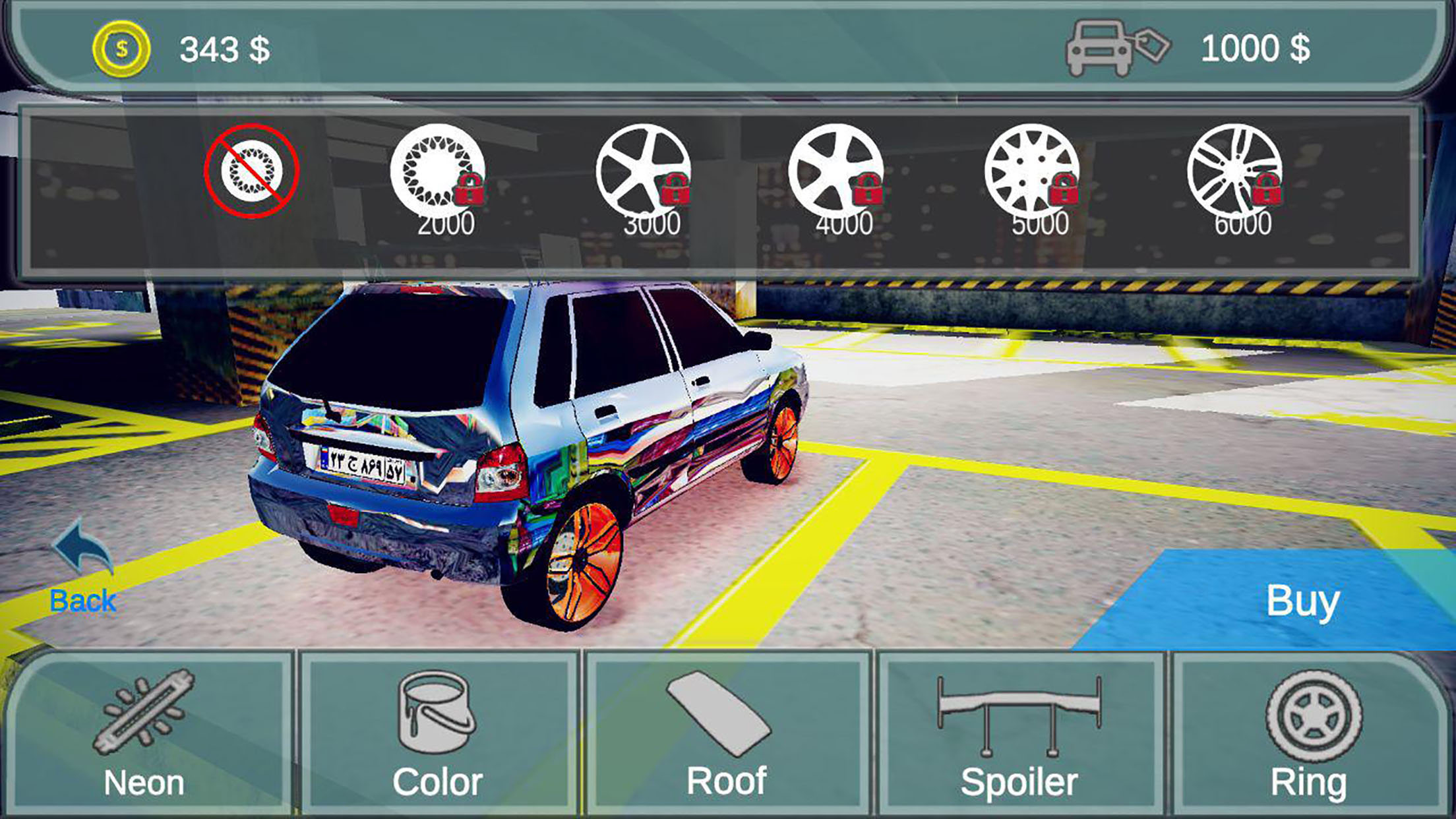
Task: Go back with the Back arrow
Action: click(83, 567)
